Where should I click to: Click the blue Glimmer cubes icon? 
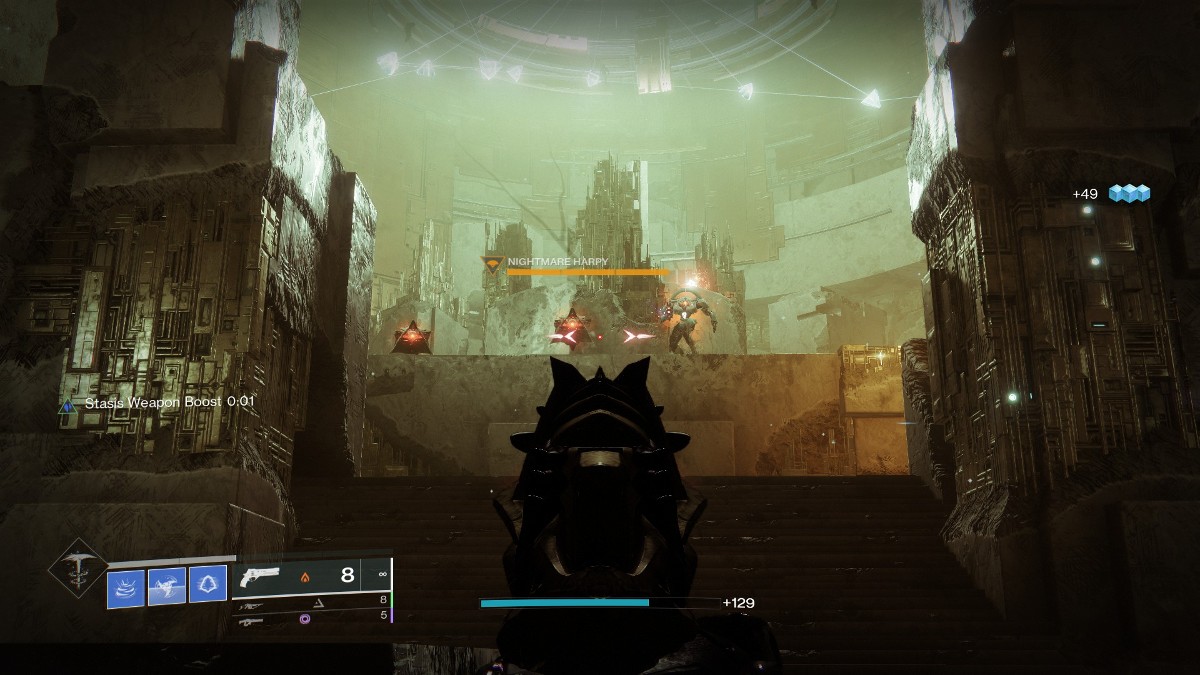[1129, 193]
